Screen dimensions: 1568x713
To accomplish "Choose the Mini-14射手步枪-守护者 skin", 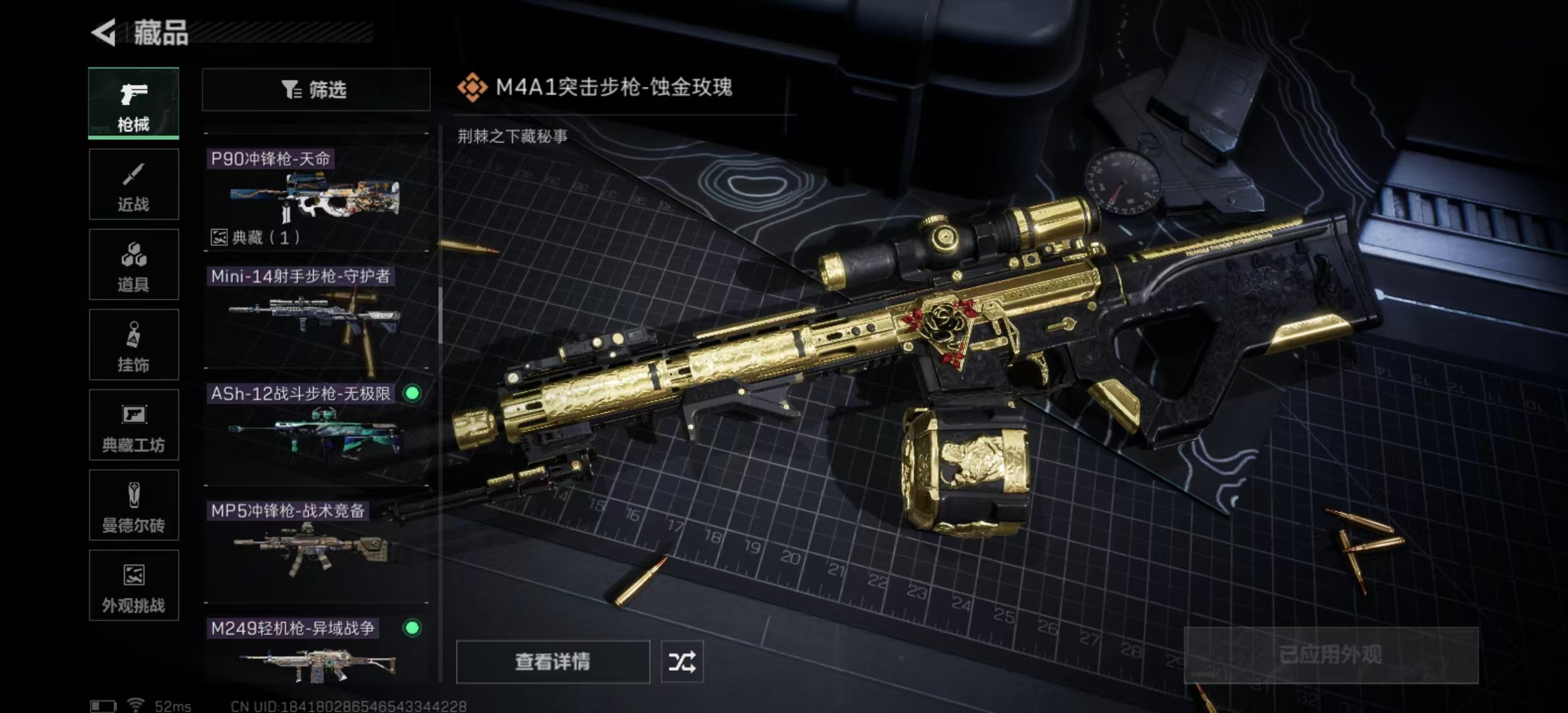I will (315, 316).
